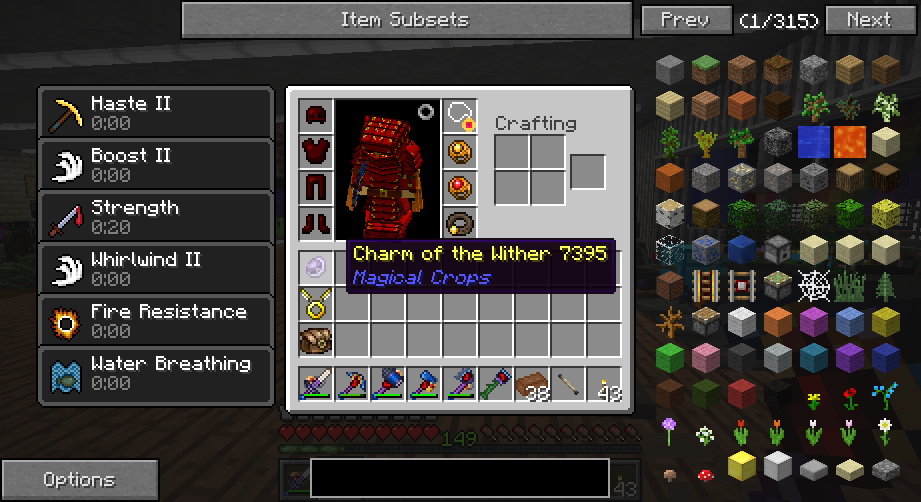The image size is (921, 502).
Task: Click the Water Breathing effect entry
Action: (156, 372)
